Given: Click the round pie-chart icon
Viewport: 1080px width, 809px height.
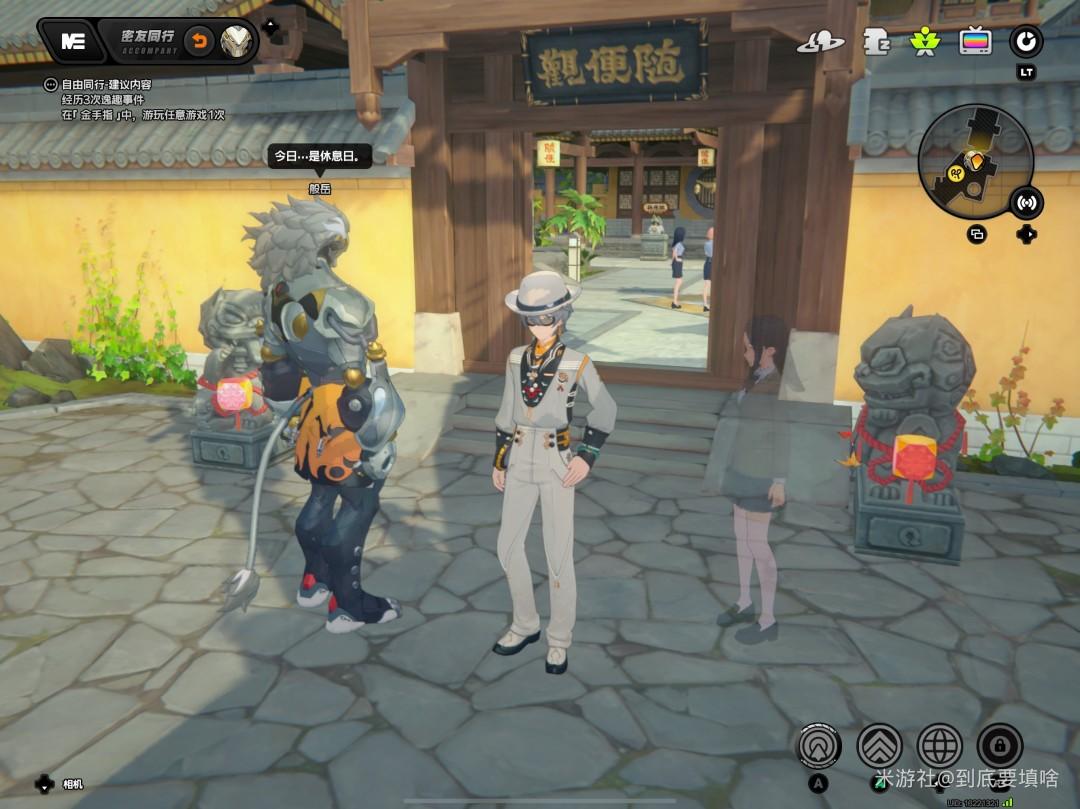Looking at the screenshot, I should point(1026,42).
